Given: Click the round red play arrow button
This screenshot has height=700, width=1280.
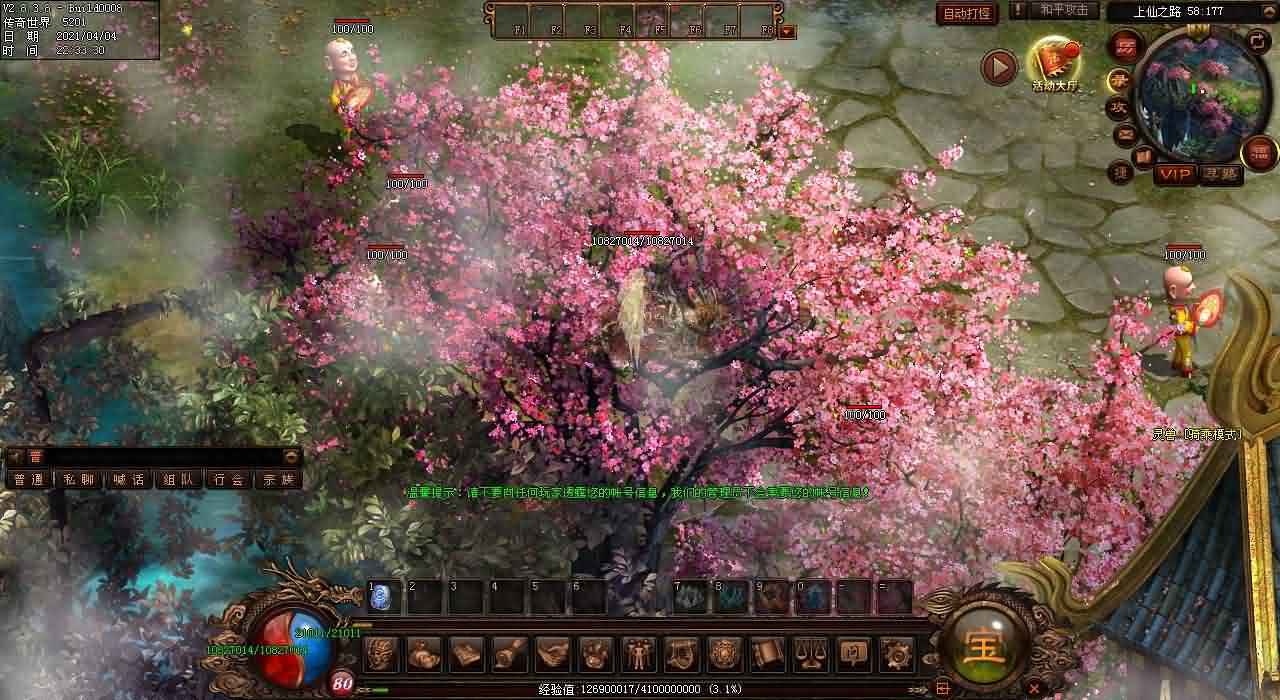Looking at the screenshot, I should 999,67.
